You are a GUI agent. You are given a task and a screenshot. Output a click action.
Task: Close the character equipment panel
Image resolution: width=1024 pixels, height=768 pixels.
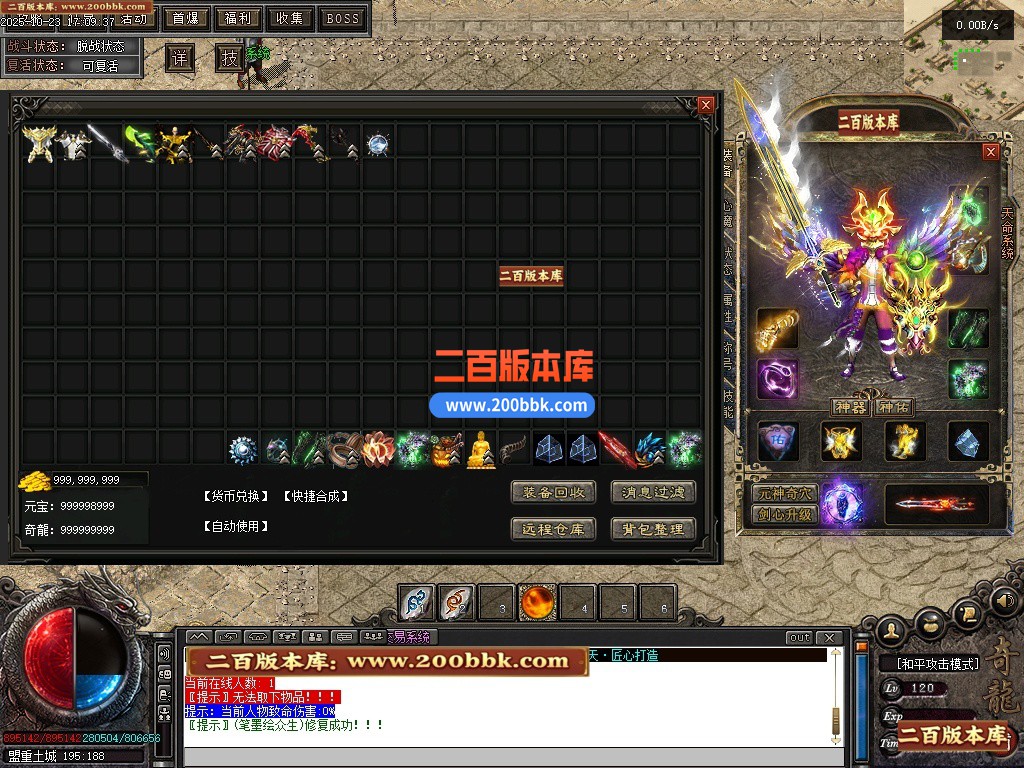pyautogui.click(x=991, y=152)
